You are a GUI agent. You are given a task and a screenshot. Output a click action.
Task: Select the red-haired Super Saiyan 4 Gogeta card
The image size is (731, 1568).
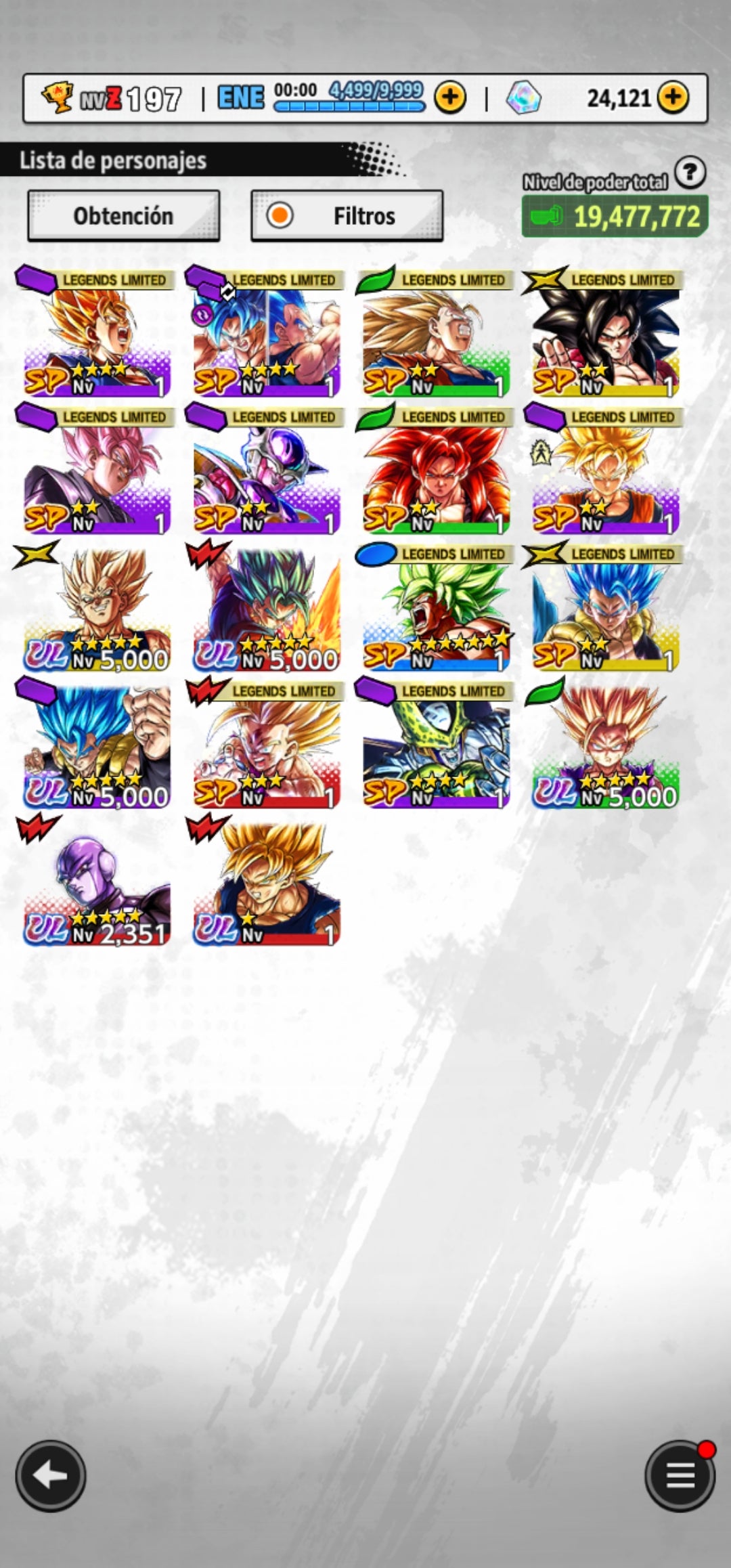click(x=436, y=473)
